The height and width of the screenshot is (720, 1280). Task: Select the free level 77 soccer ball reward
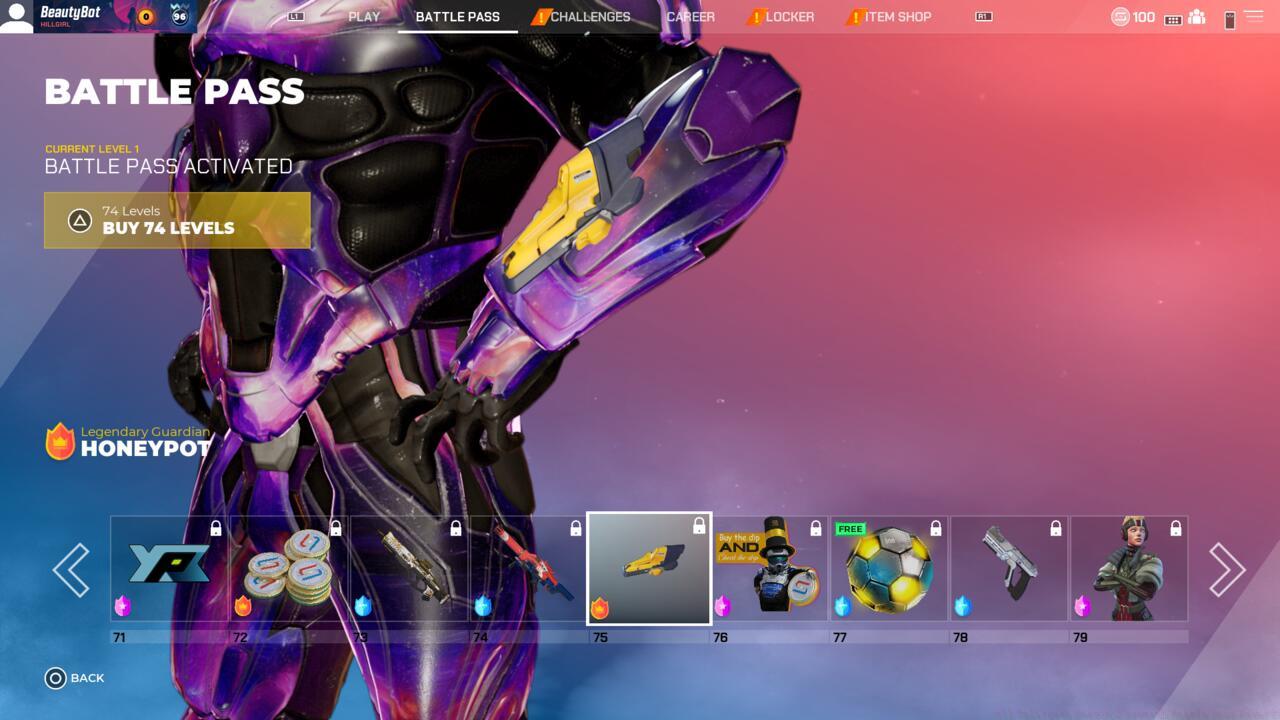click(889, 569)
